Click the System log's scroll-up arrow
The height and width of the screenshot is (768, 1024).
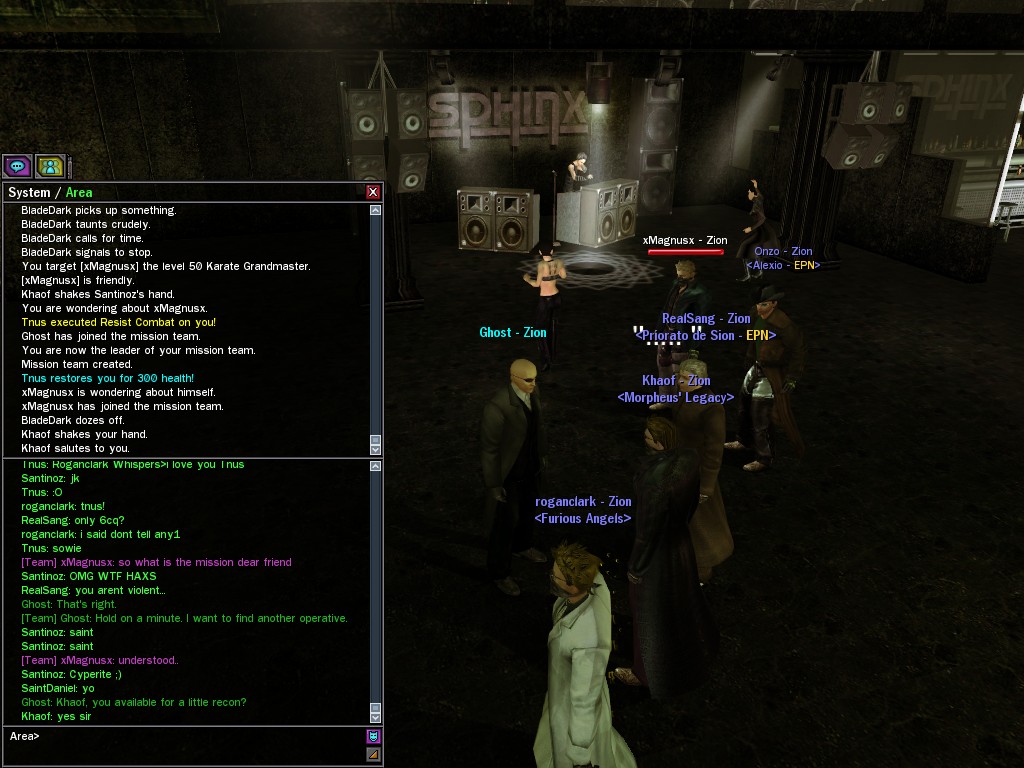(375, 211)
